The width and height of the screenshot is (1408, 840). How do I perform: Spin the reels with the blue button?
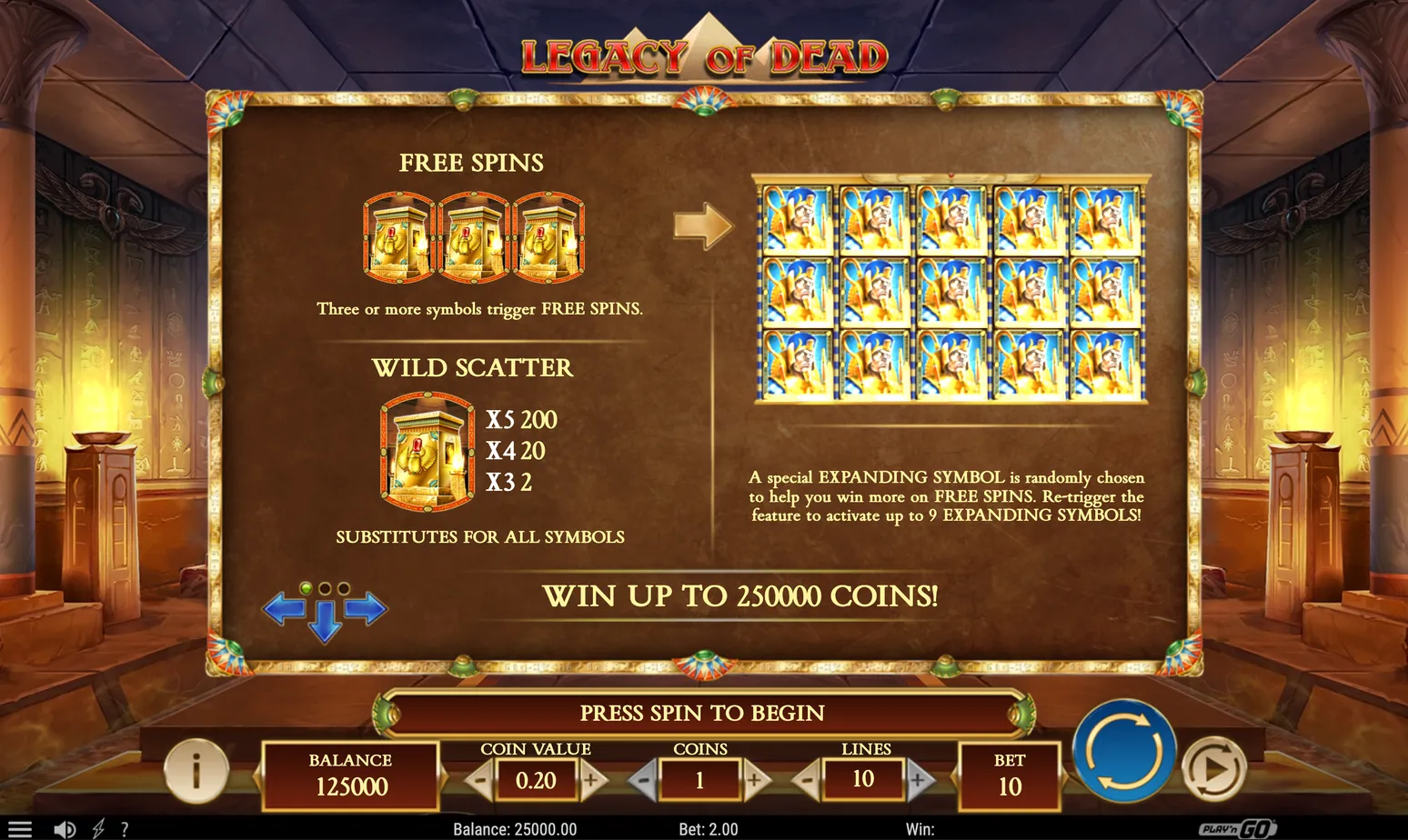click(1124, 751)
